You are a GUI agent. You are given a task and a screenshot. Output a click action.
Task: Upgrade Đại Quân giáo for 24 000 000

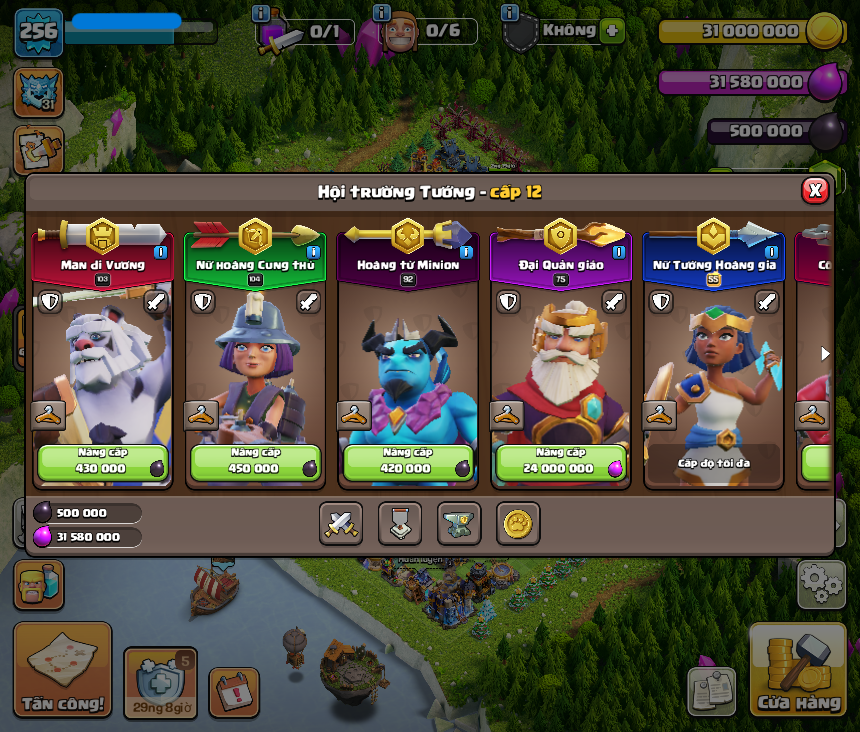point(560,462)
